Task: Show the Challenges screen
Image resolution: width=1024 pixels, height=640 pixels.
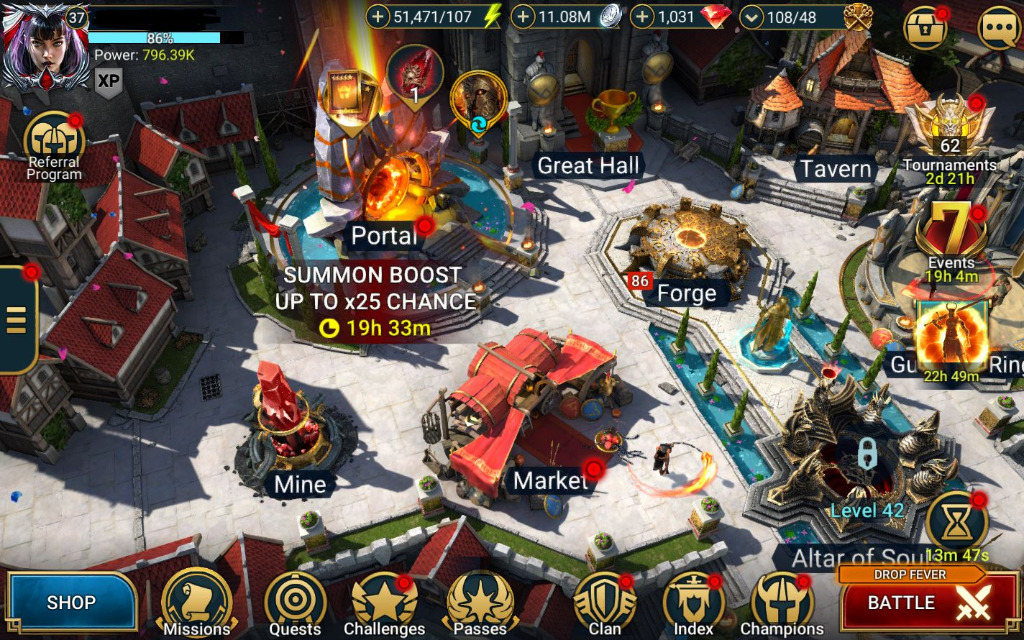Action: [385, 602]
